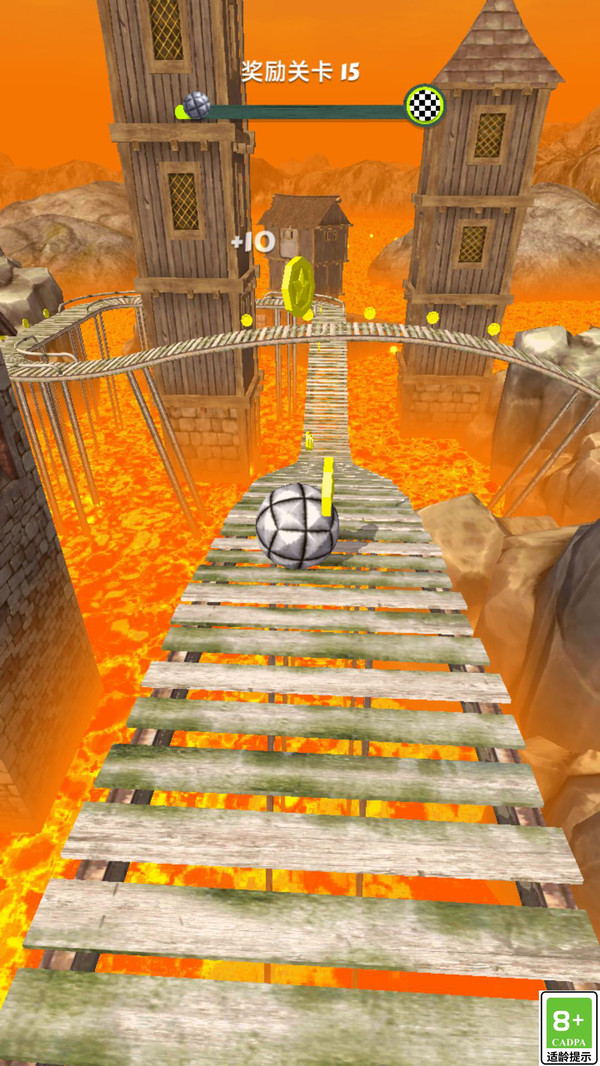Open the CADPA 8+ age rating notice
This screenshot has width=600, height=1066.
click(x=568, y=1027)
